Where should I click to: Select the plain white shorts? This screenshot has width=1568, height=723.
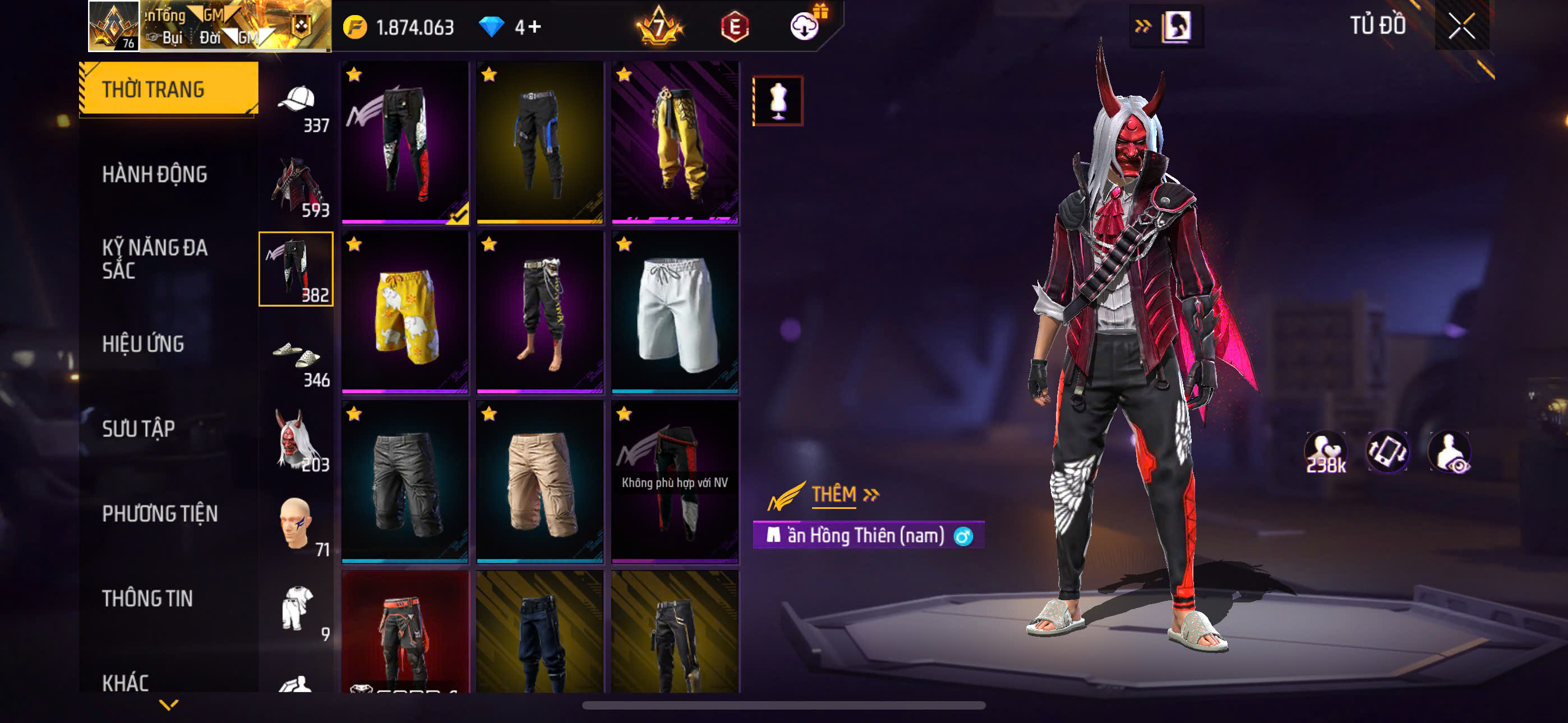675,312
